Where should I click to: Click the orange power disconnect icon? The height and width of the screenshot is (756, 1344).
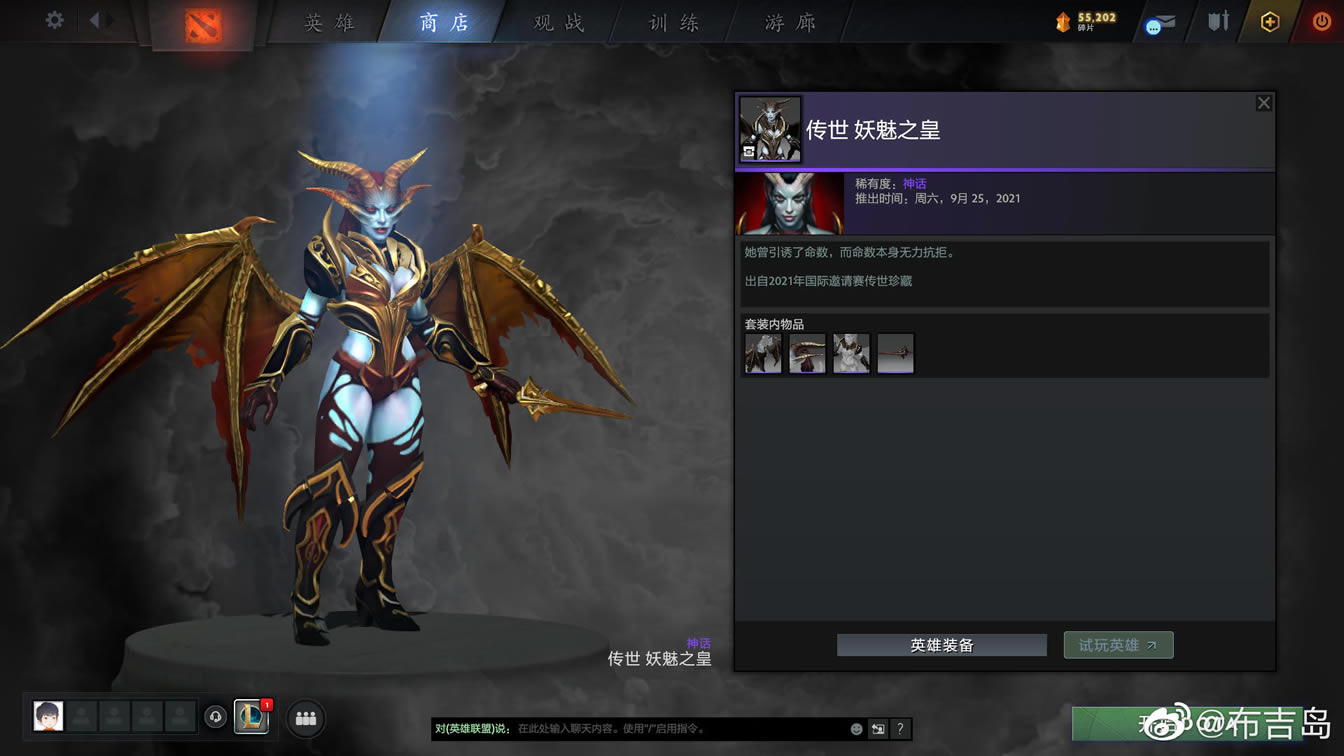(1322, 20)
